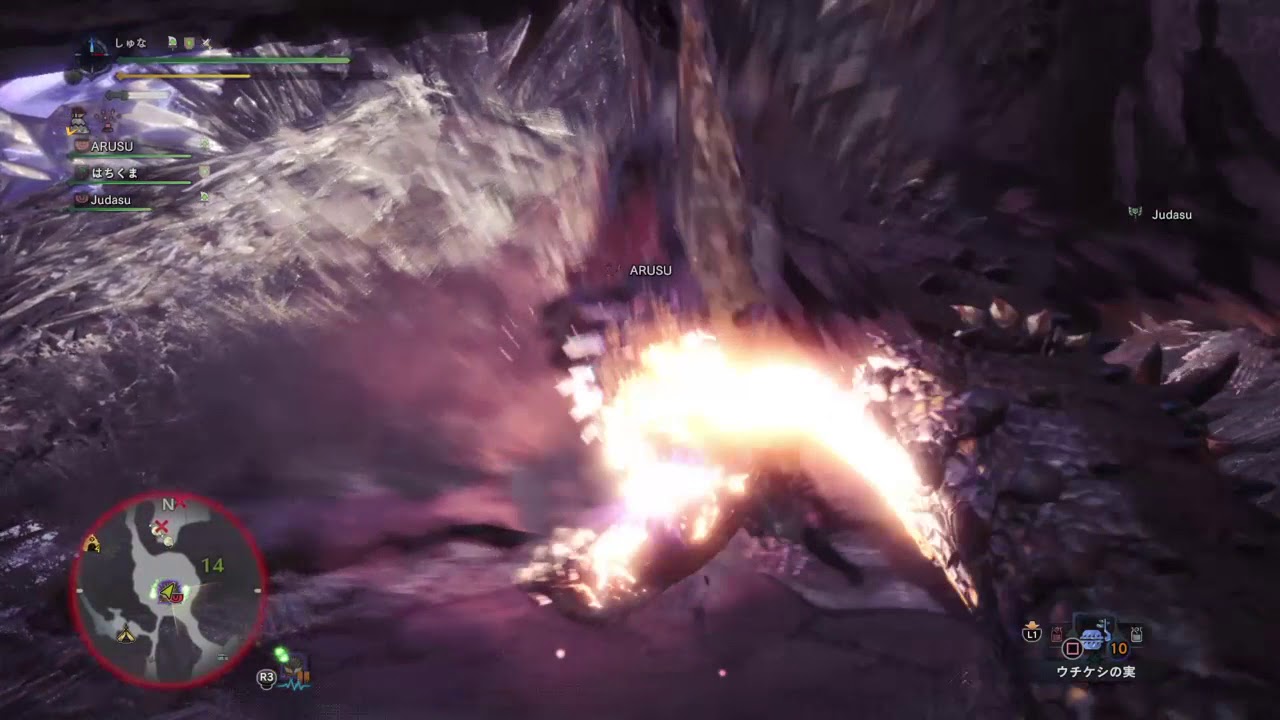The width and height of the screenshot is (1280, 720).
Task: Expand the item bar's left adjacent slot
Action: pyautogui.click(x=1056, y=634)
